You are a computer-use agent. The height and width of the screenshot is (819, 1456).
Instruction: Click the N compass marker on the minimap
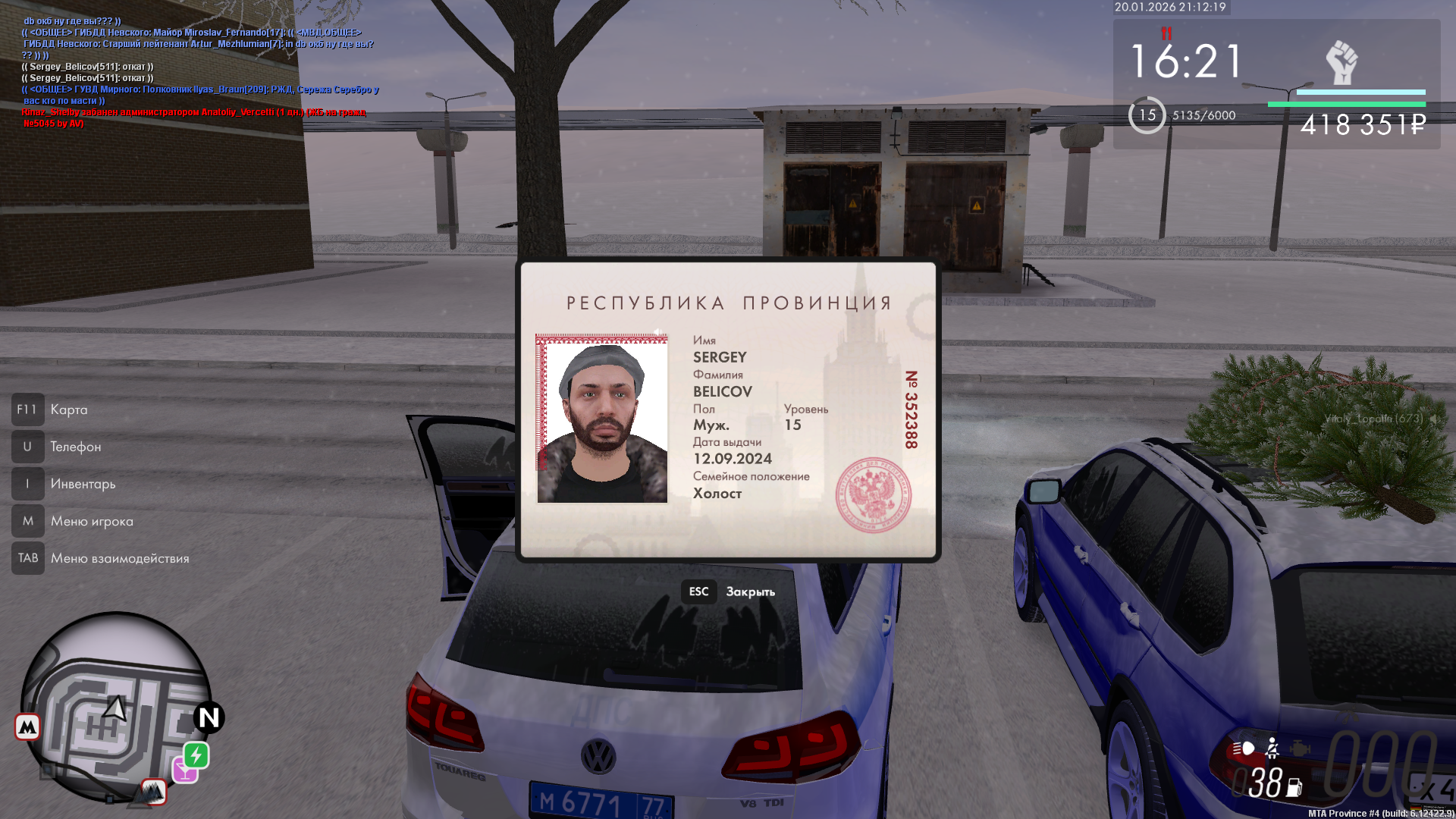click(x=209, y=719)
